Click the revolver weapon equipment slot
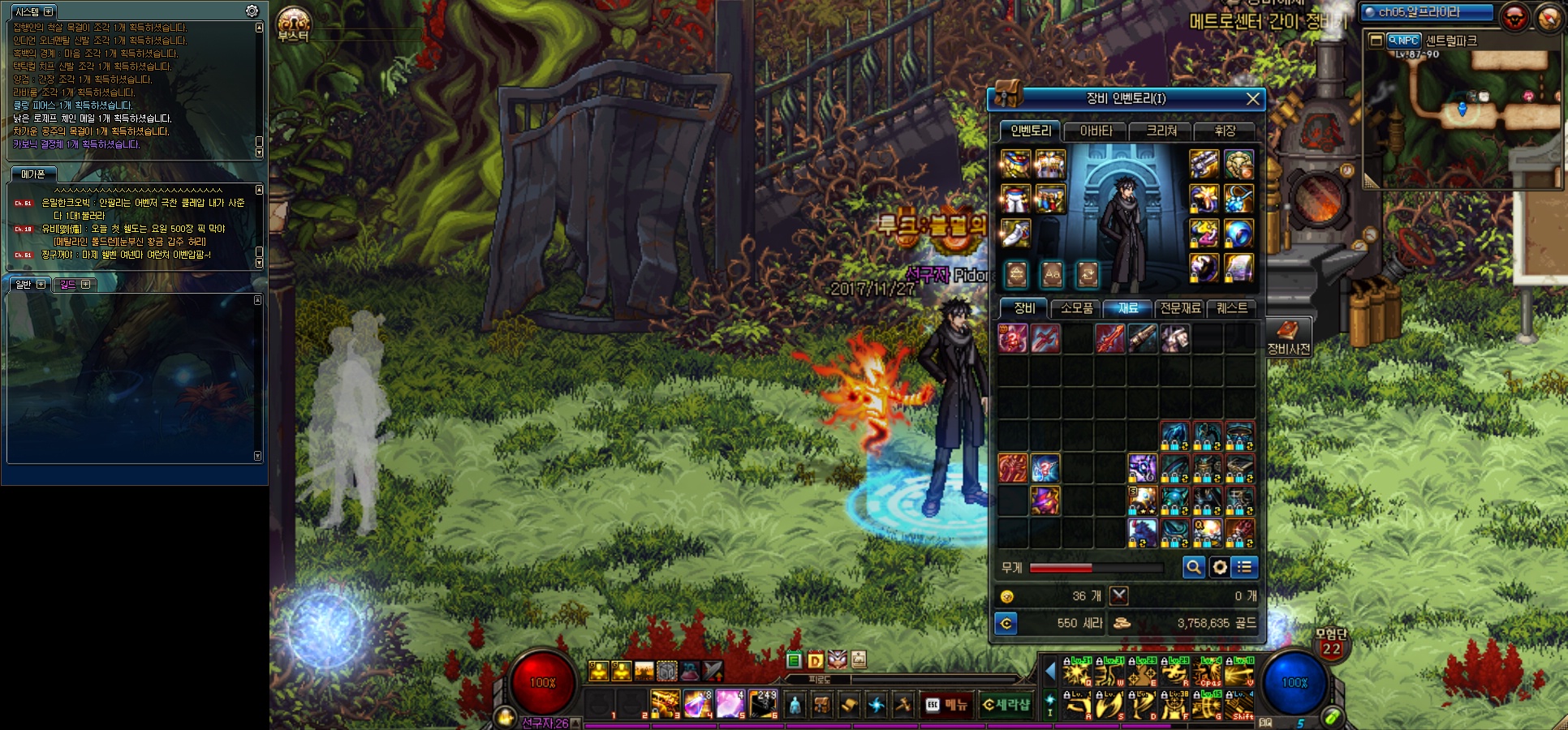The width and height of the screenshot is (1568, 730). (x=1204, y=164)
